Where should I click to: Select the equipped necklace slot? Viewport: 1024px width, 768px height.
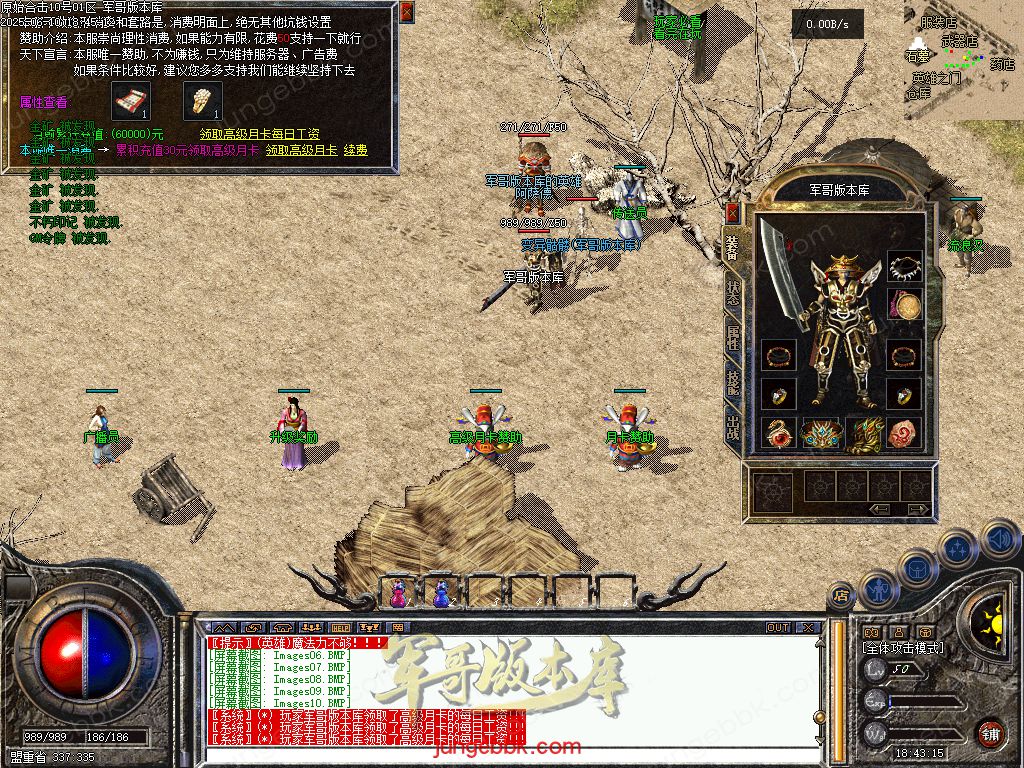point(904,267)
